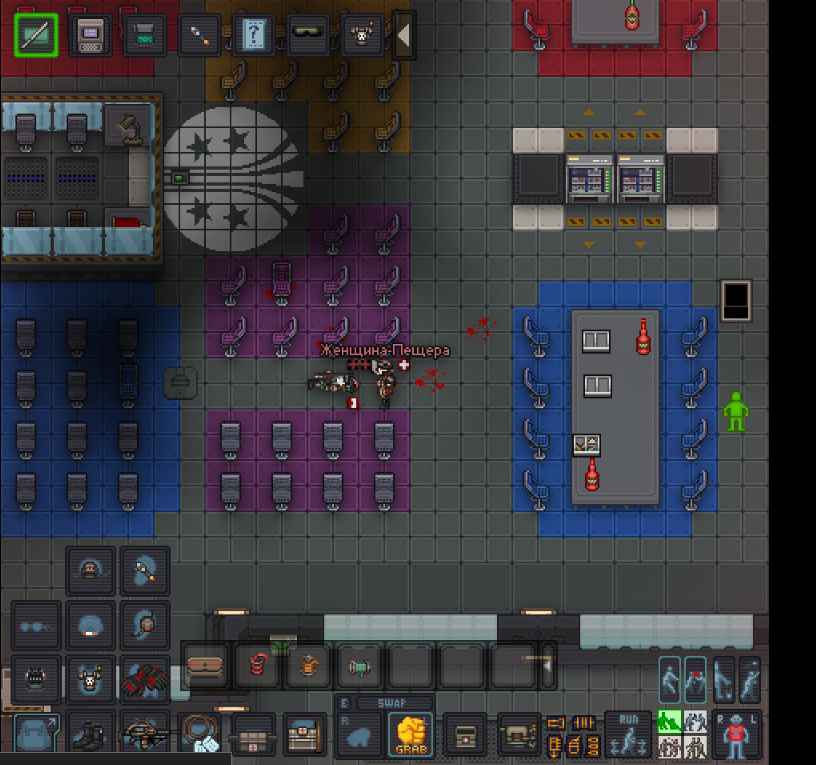The image size is (816, 765).
Task: Select the skull helmet action icon
Action: 360,36
